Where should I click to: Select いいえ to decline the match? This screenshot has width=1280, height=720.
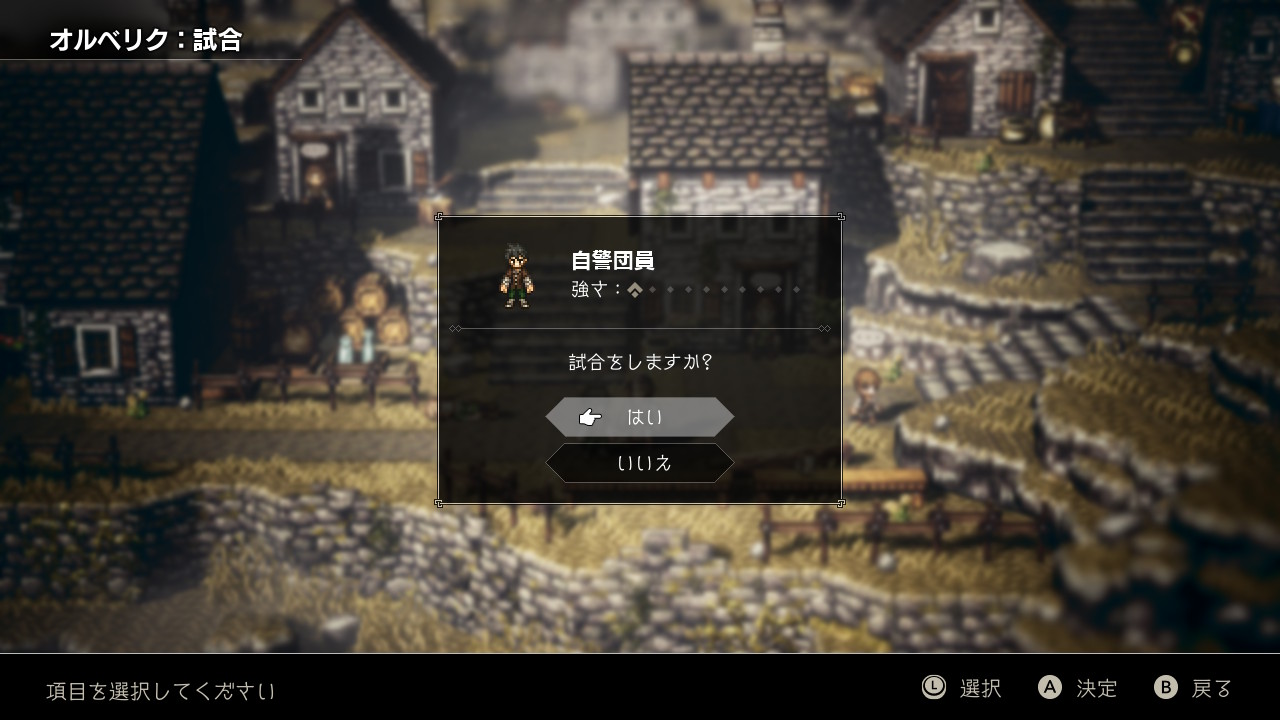tap(640, 463)
